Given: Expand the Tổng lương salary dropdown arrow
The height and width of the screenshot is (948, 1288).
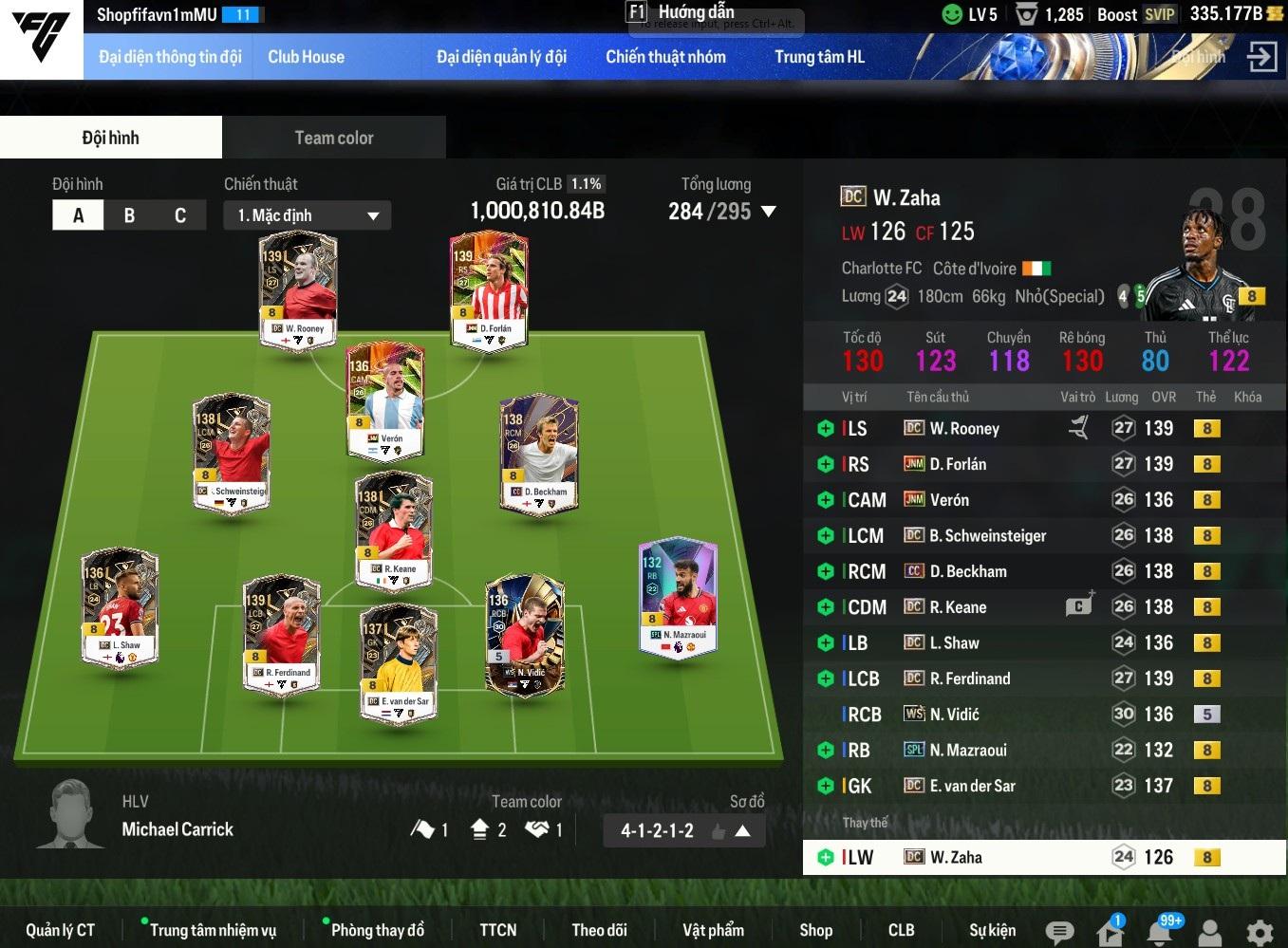Looking at the screenshot, I should [x=769, y=212].
